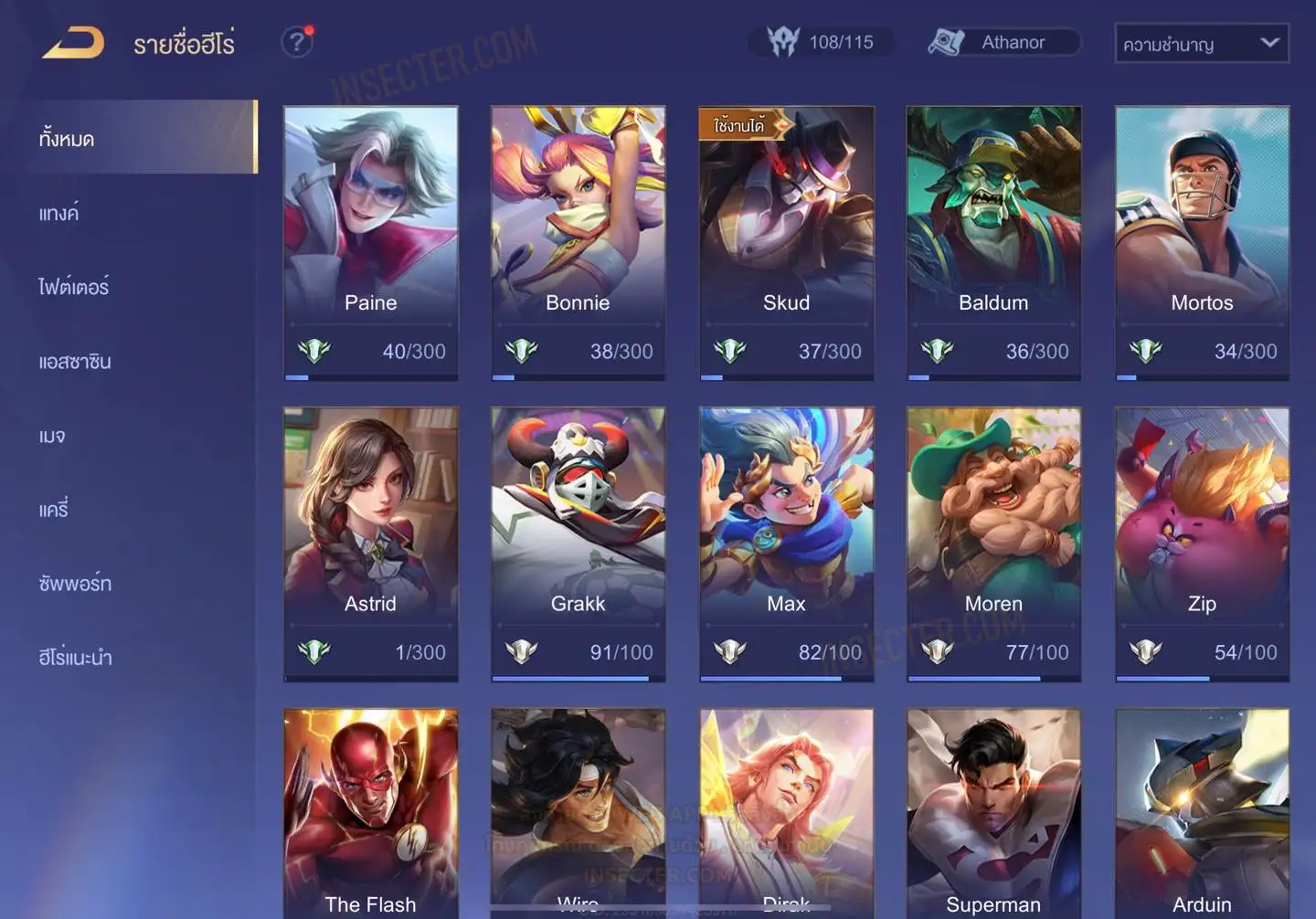Choose the Bonnie hero card

pyautogui.click(x=578, y=242)
